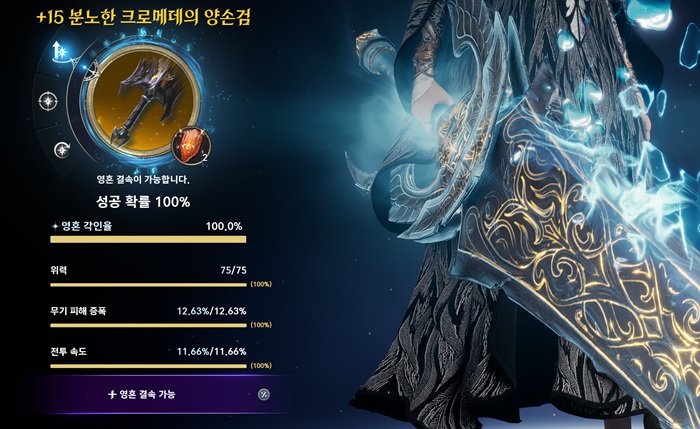Choose the compass star mode icon
The height and width of the screenshot is (429, 700).
(47, 100)
